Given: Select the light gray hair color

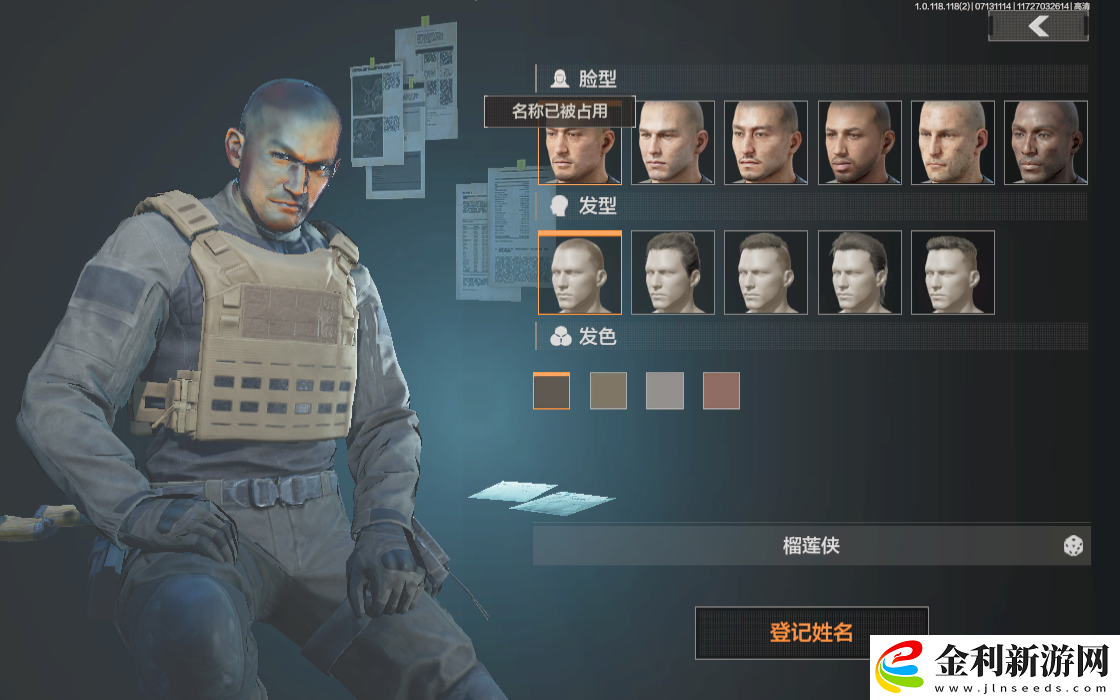Looking at the screenshot, I should coord(665,391).
